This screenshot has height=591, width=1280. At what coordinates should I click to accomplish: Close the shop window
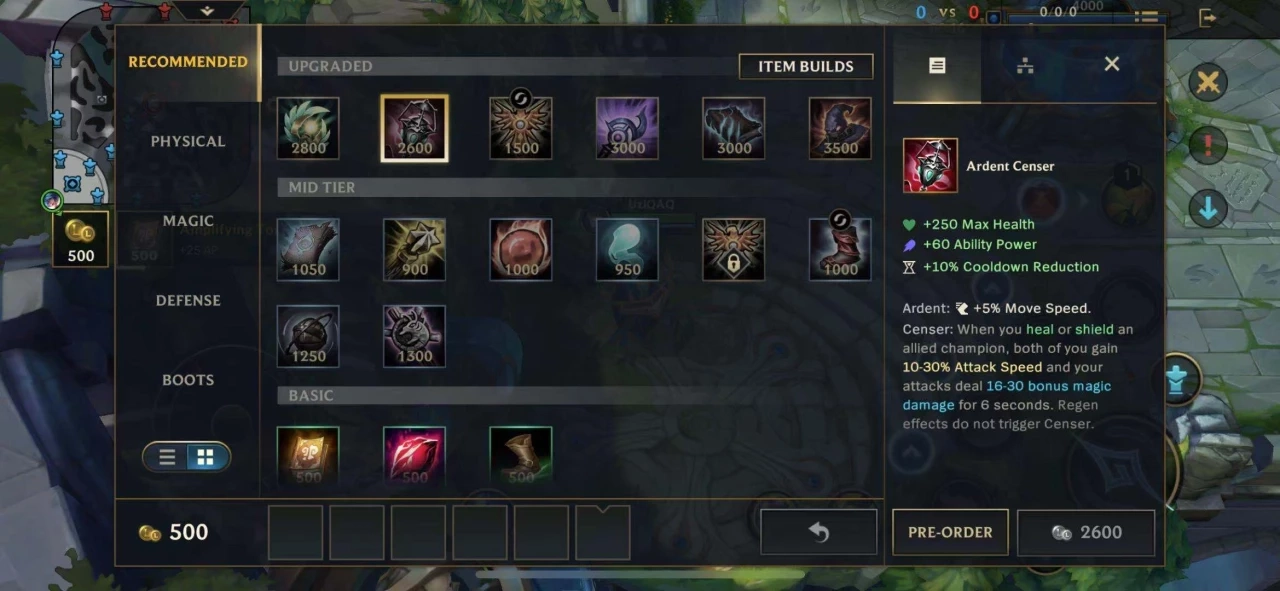tap(1111, 64)
